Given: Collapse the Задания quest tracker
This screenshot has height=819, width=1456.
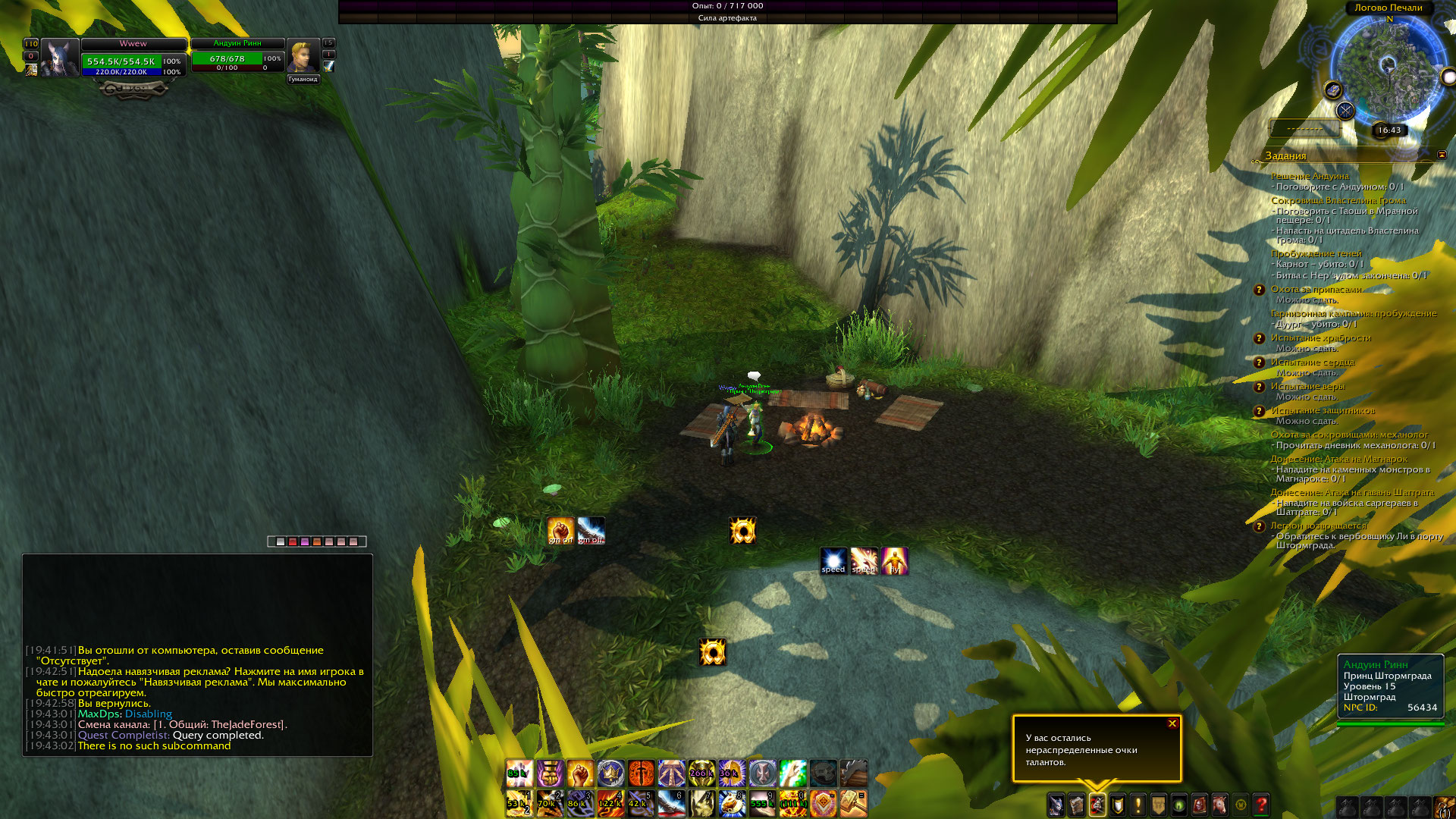Looking at the screenshot, I should pyautogui.click(x=1442, y=155).
